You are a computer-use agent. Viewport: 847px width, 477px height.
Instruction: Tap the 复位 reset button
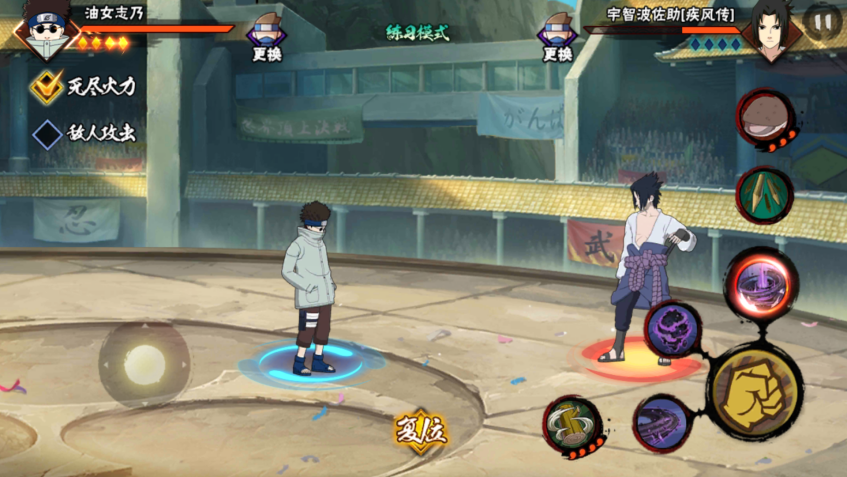(x=420, y=433)
